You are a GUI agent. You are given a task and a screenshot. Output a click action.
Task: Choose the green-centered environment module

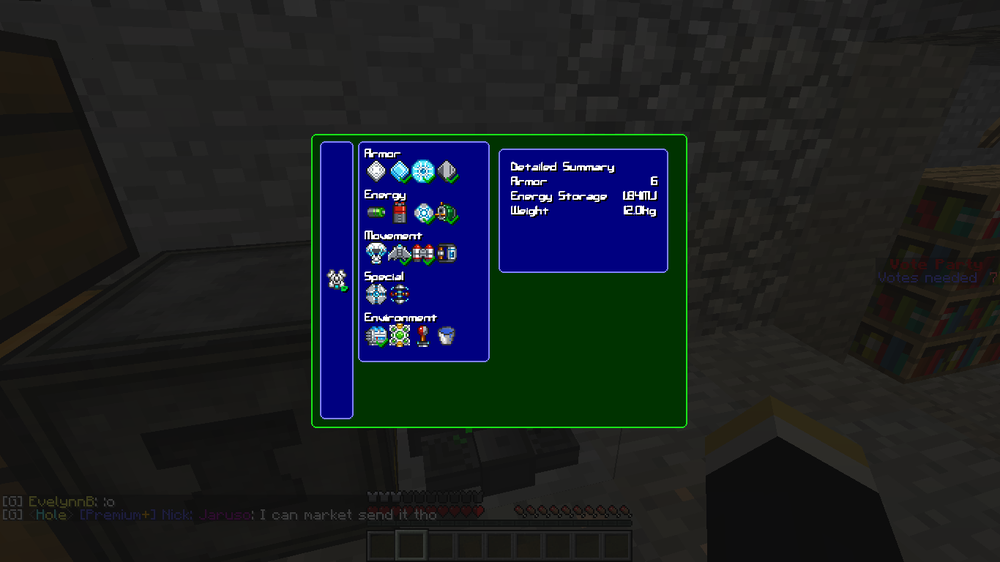(x=400, y=336)
